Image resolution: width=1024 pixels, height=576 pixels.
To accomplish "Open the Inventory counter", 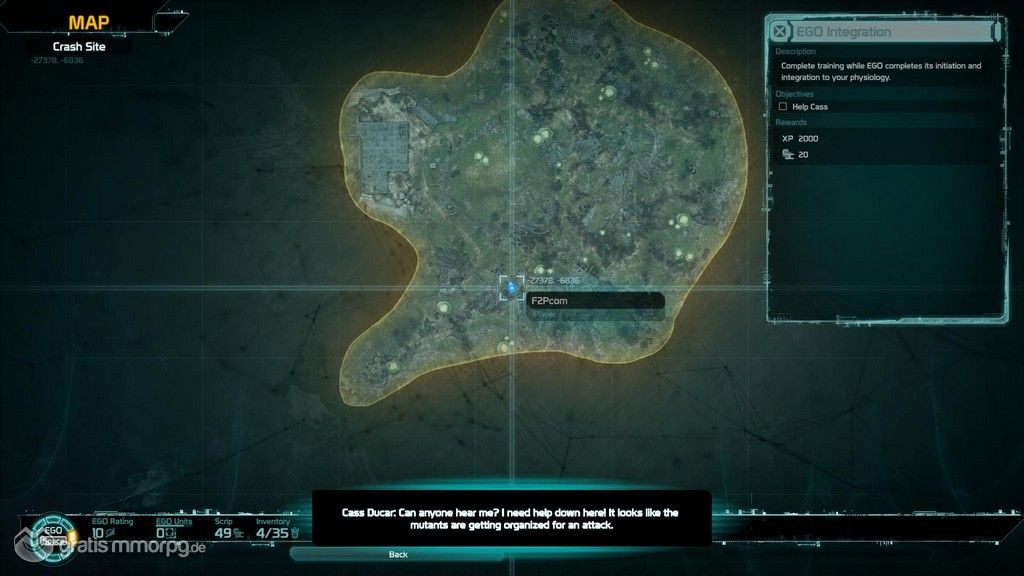I will (273, 533).
